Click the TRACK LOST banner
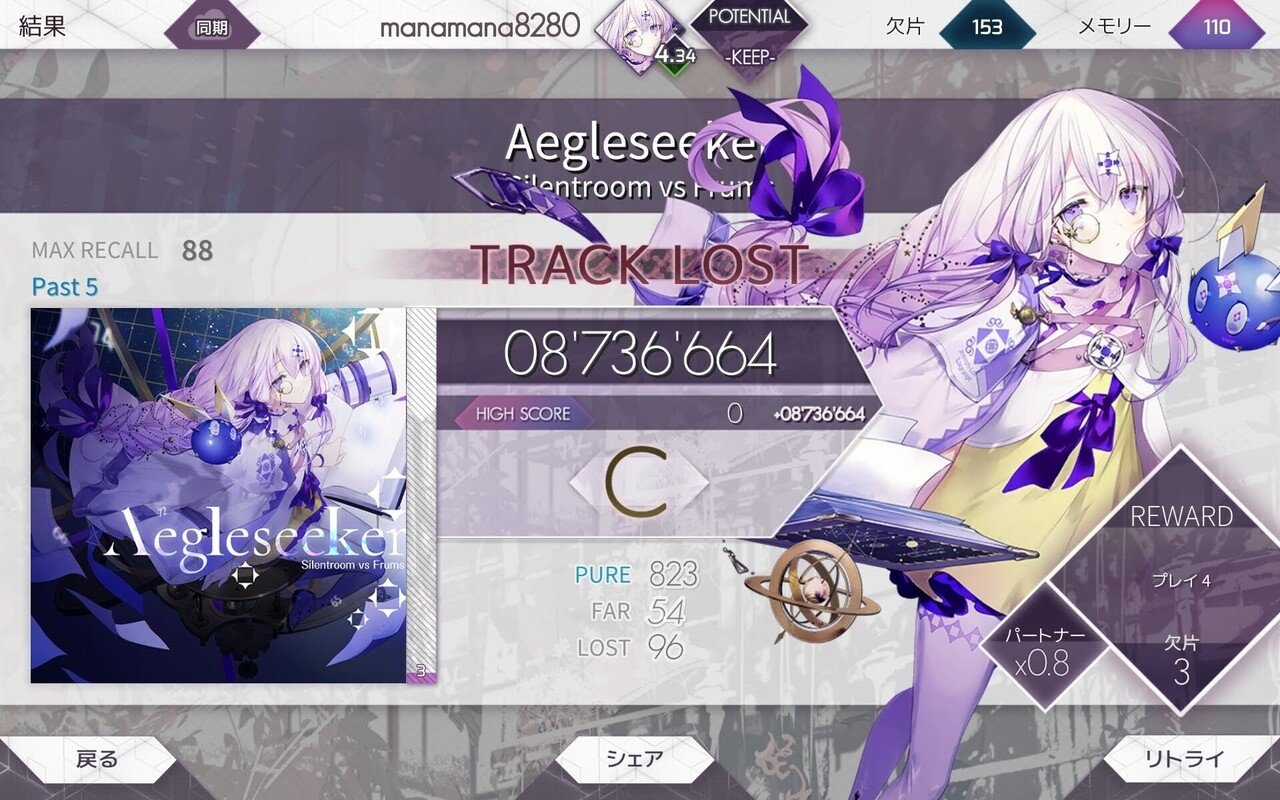 (640, 264)
